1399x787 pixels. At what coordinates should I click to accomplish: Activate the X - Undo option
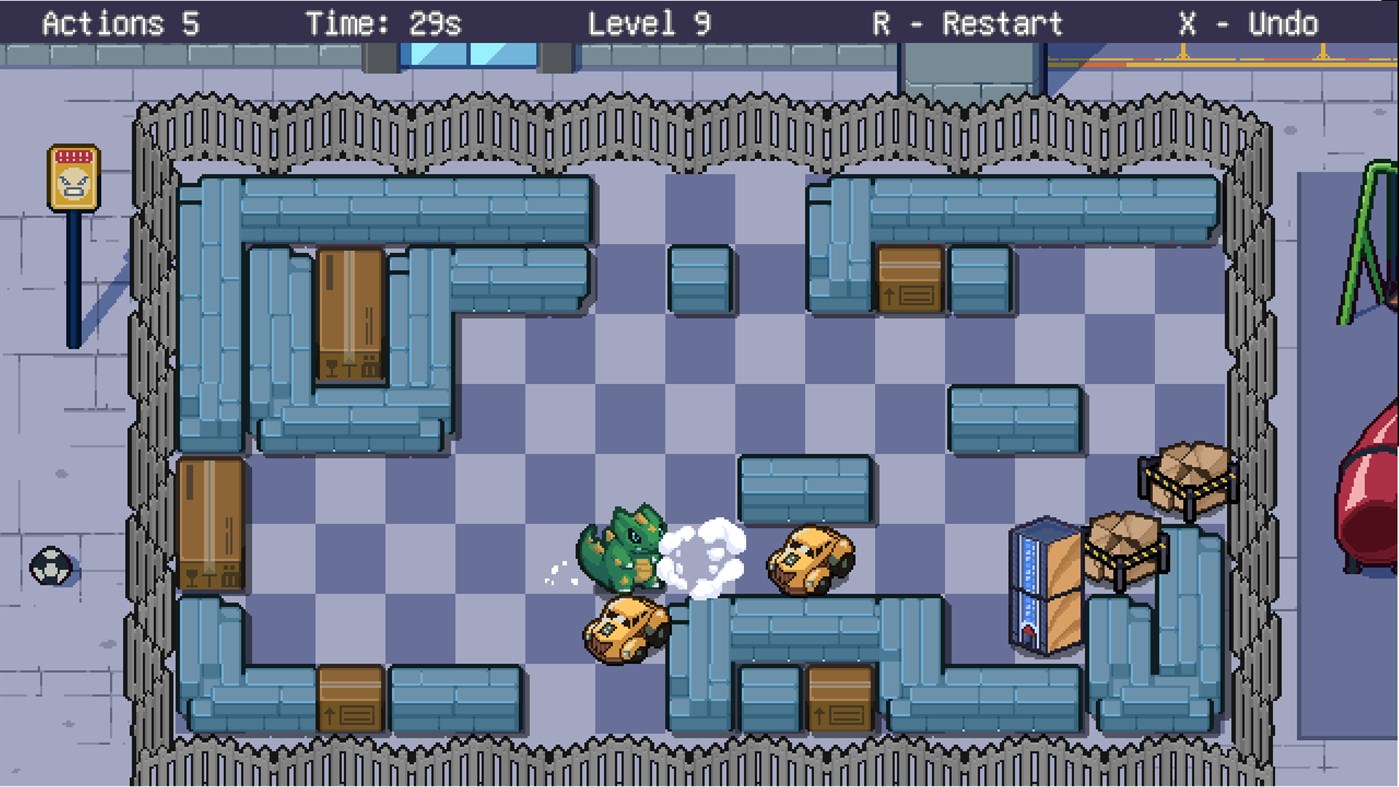(x=1250, y=23)
